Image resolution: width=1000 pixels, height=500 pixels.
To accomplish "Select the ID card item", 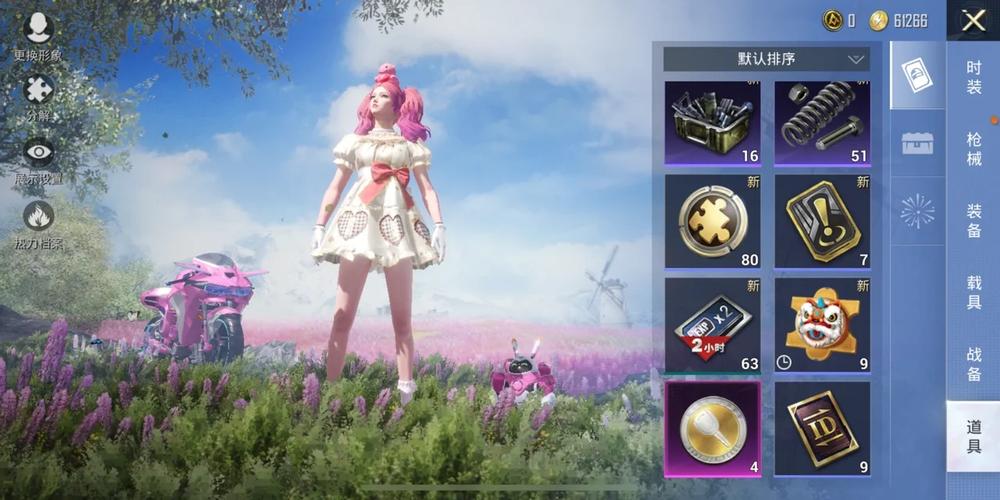I will (x=821, y=428).
